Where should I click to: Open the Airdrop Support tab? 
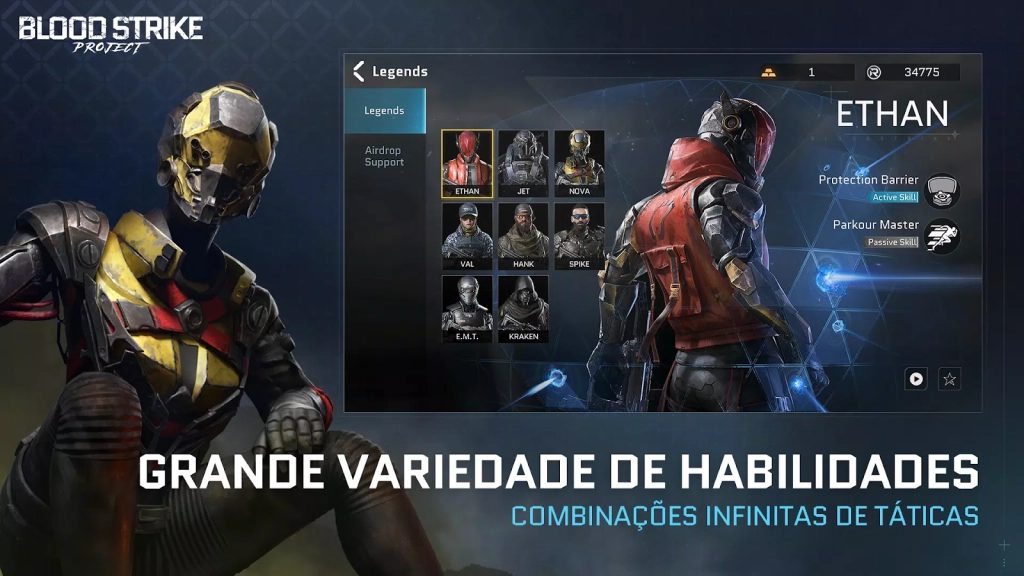385,156
